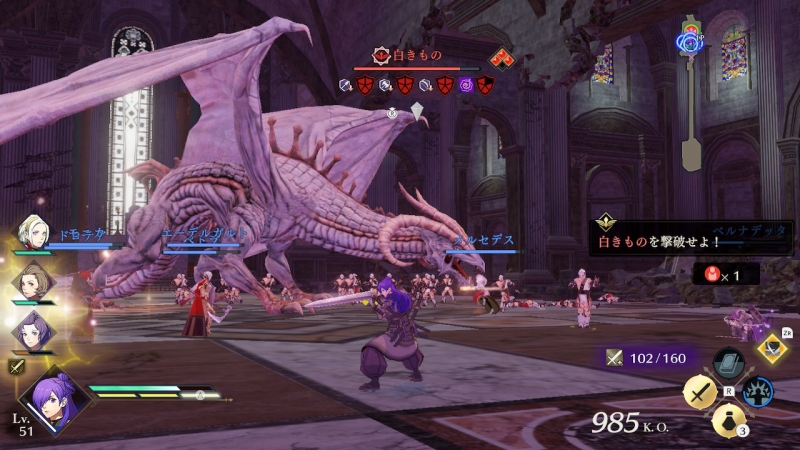The height and width of the screenshot is (450, 800).
Task: Select the sword weapon icon under ally portraits
Action: click(16, 367)
